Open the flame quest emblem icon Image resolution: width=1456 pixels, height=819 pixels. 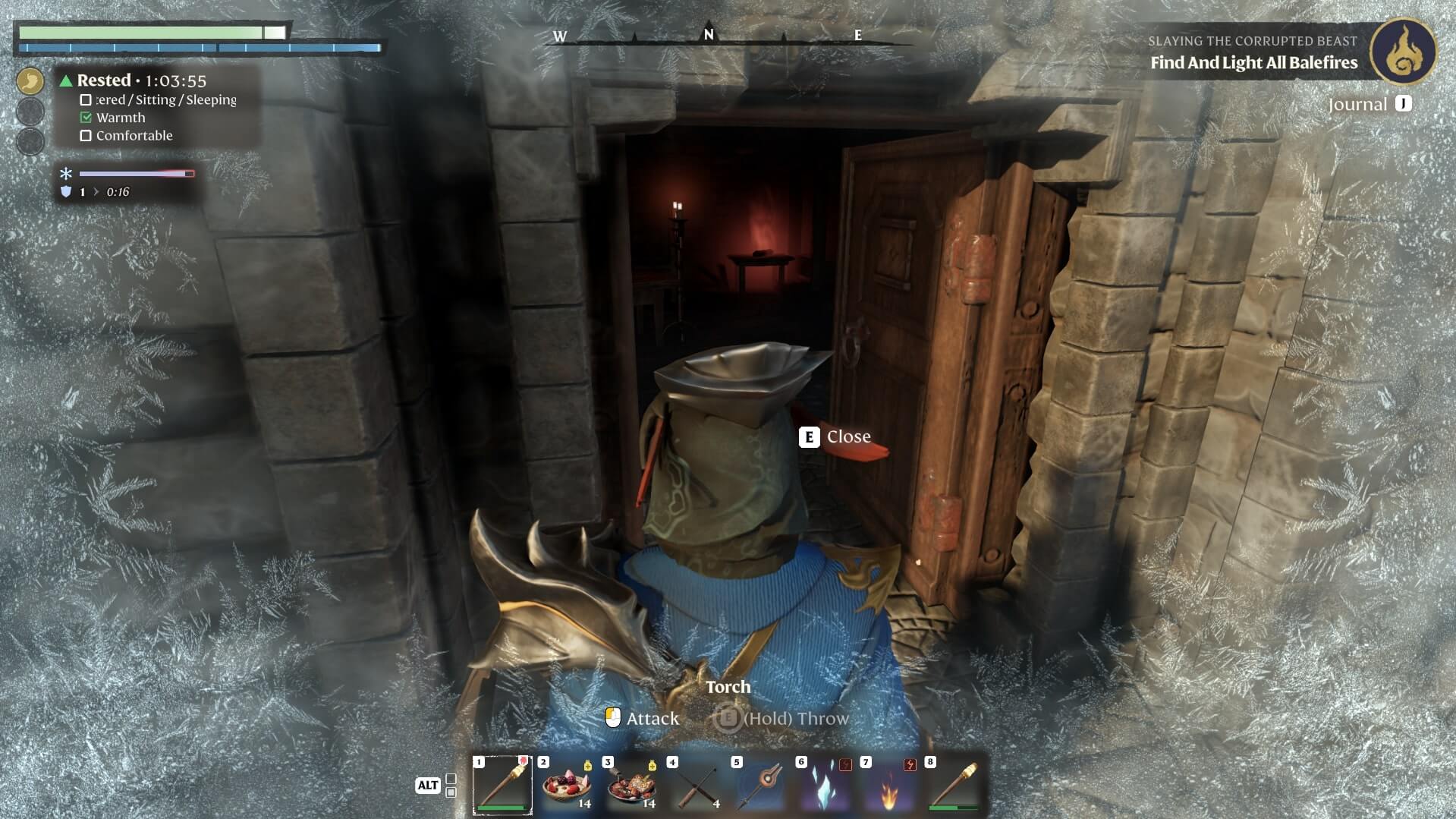pos(1403,51)
